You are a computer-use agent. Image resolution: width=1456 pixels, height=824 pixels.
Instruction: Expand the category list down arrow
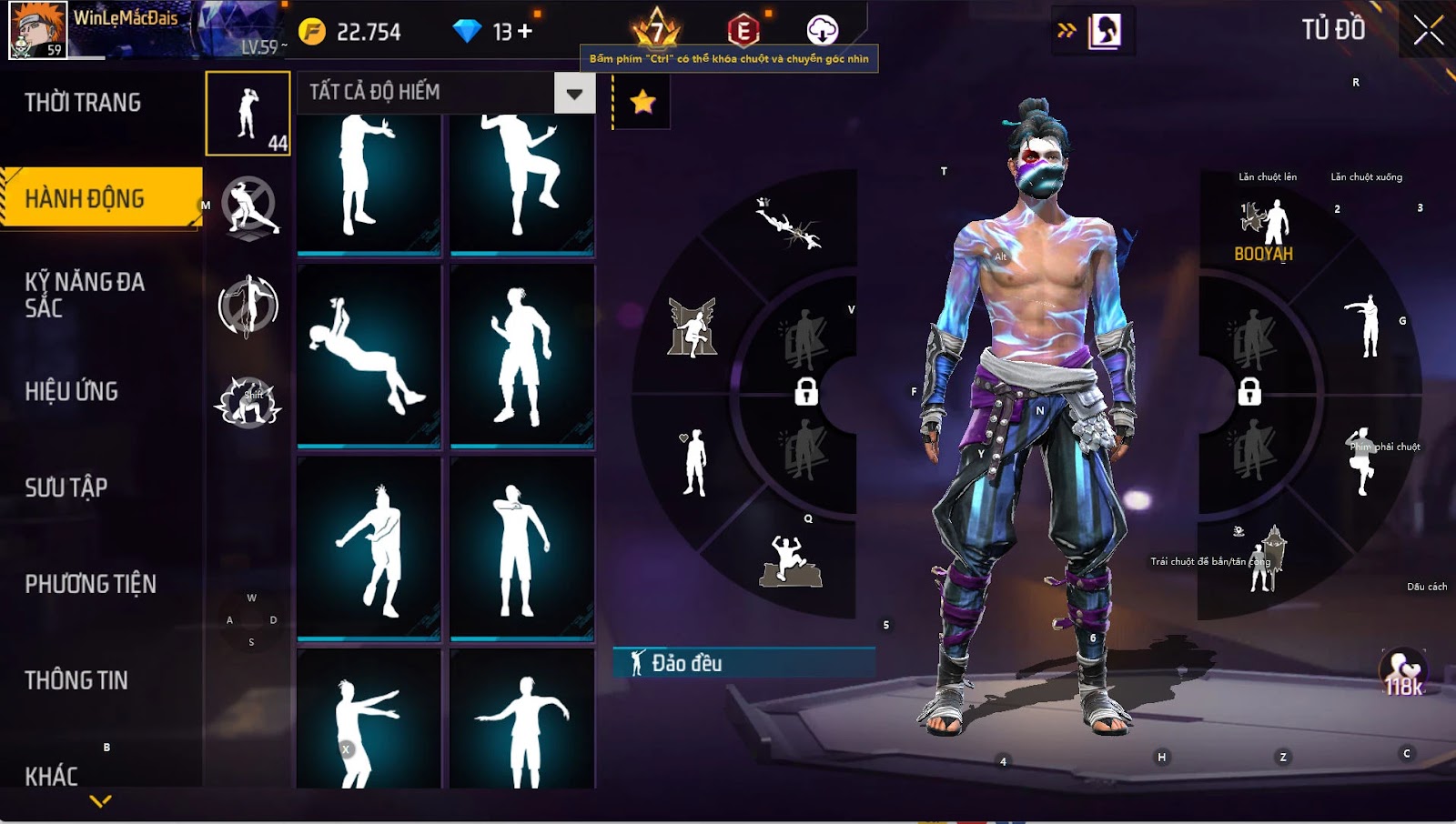point(101,801)
